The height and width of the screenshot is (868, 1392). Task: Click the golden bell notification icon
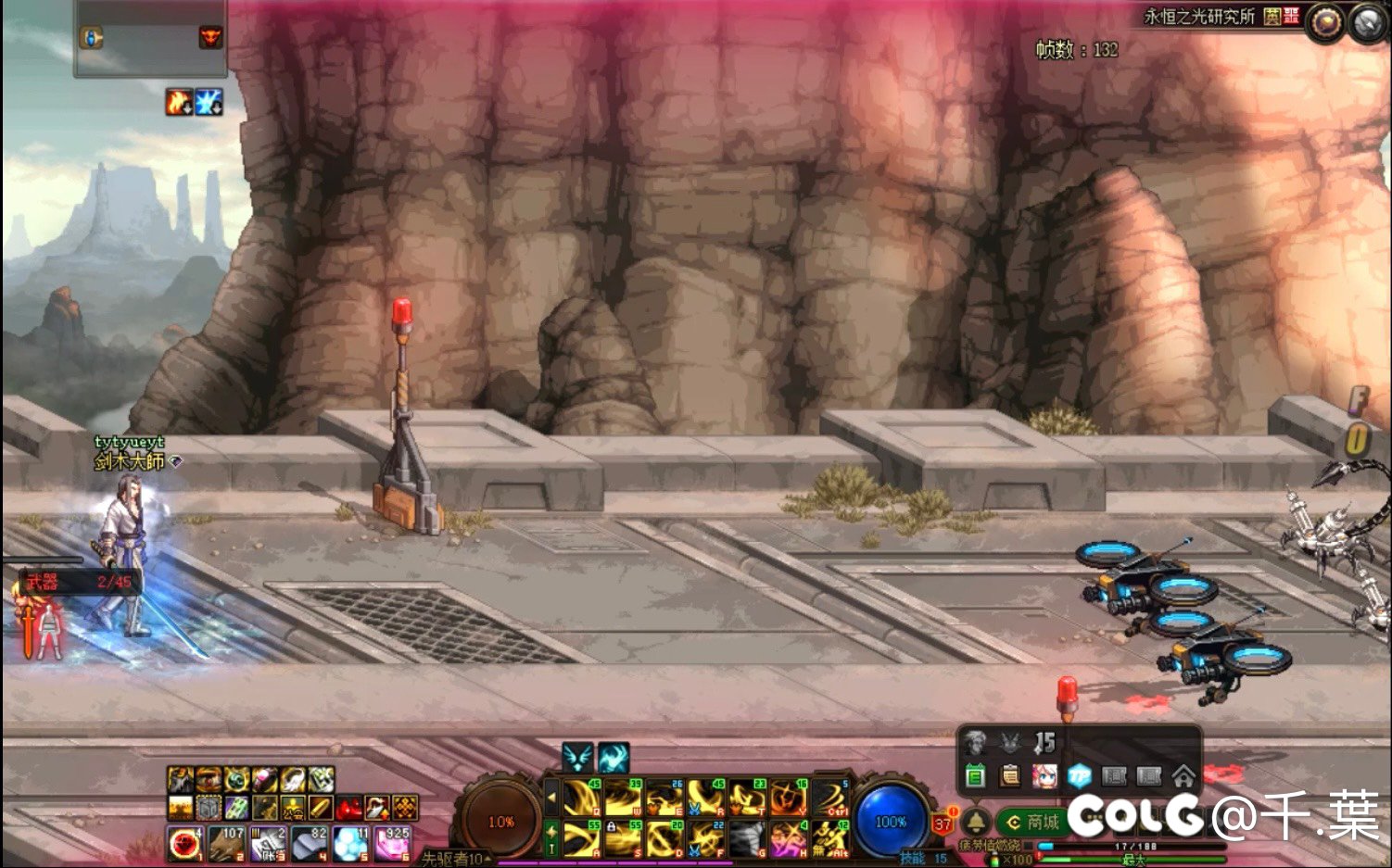(x=976, y=821)
